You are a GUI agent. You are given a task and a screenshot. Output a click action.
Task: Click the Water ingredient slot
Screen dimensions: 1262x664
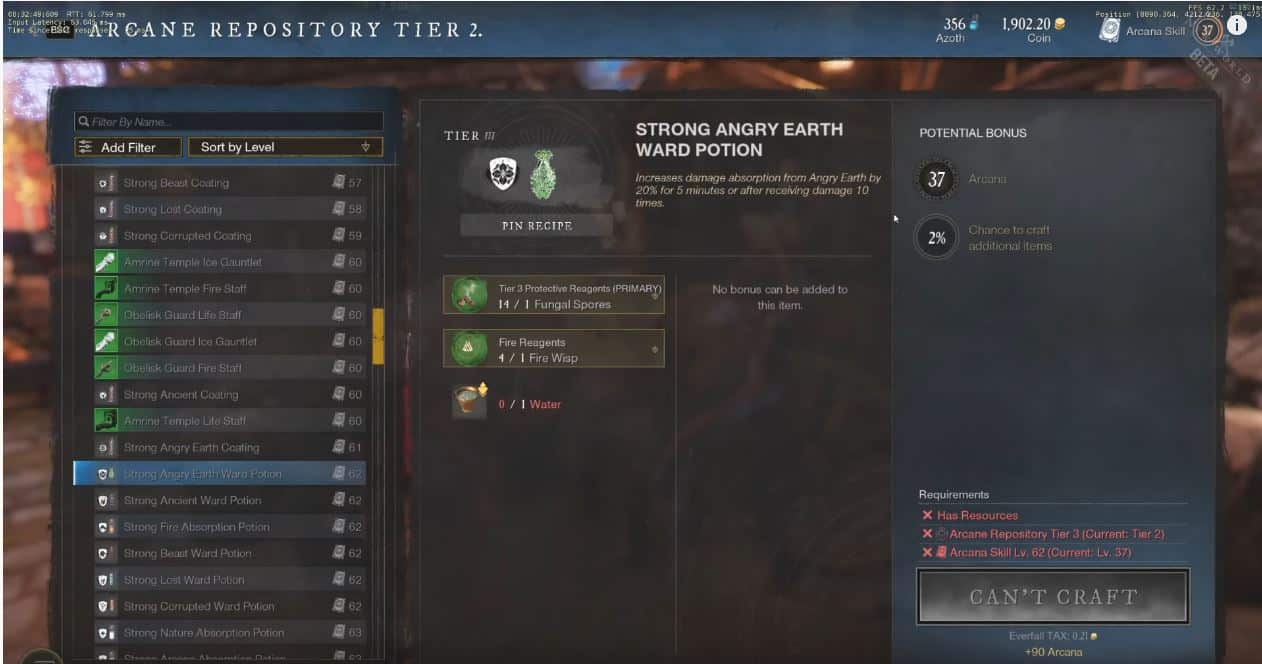pos(470,402)
